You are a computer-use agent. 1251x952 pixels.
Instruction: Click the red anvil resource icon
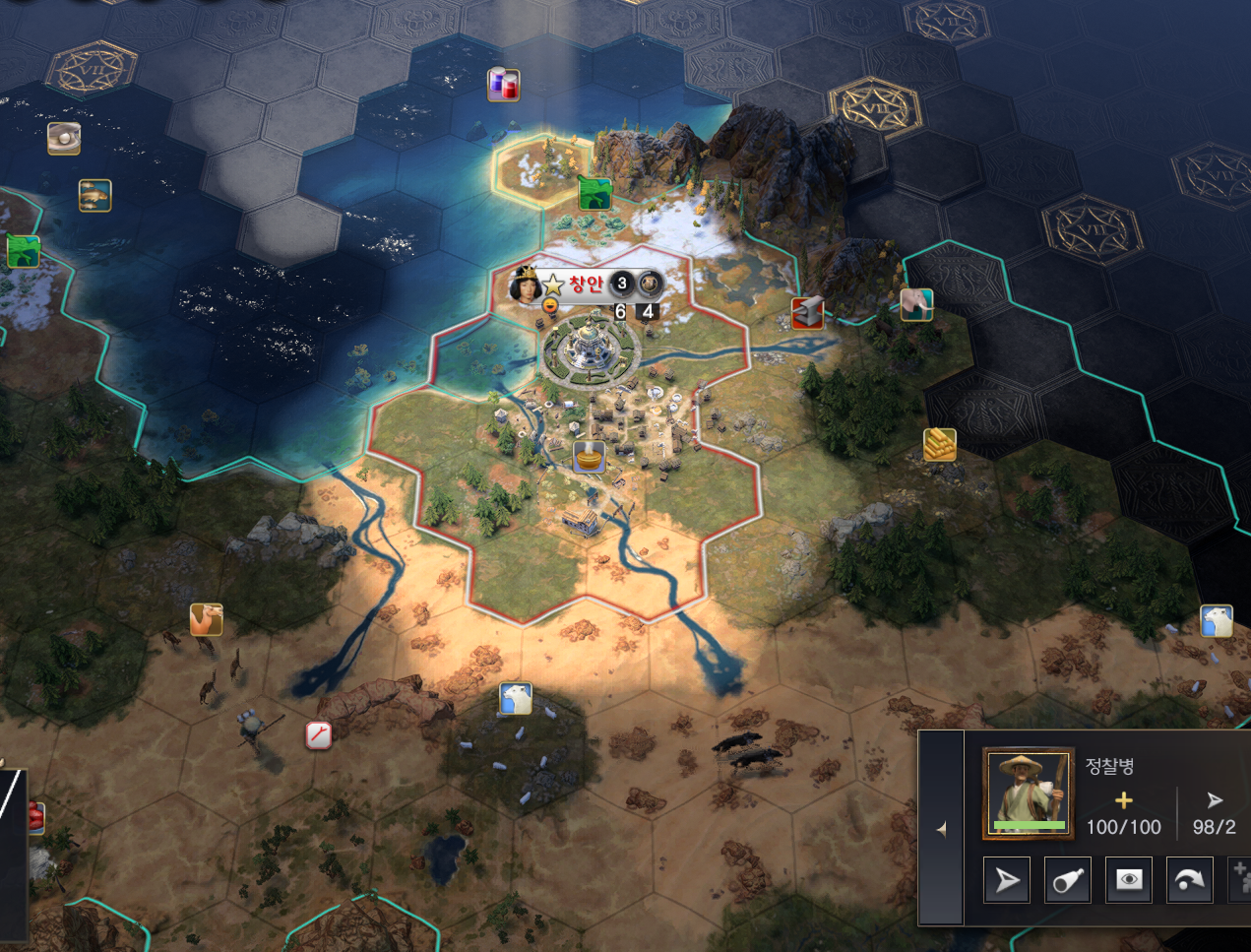pos(808,312)
